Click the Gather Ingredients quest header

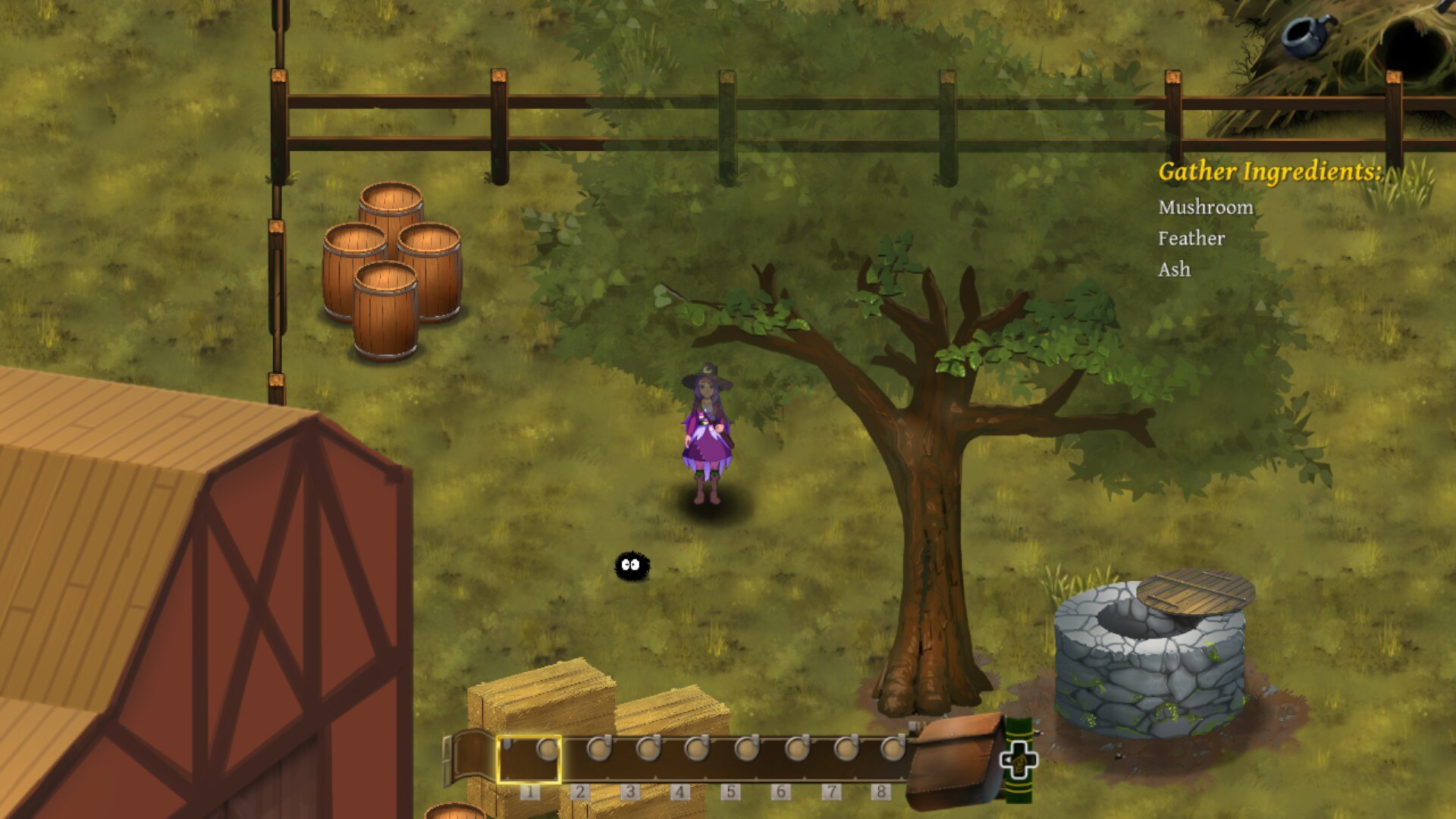coord(1270,173)
